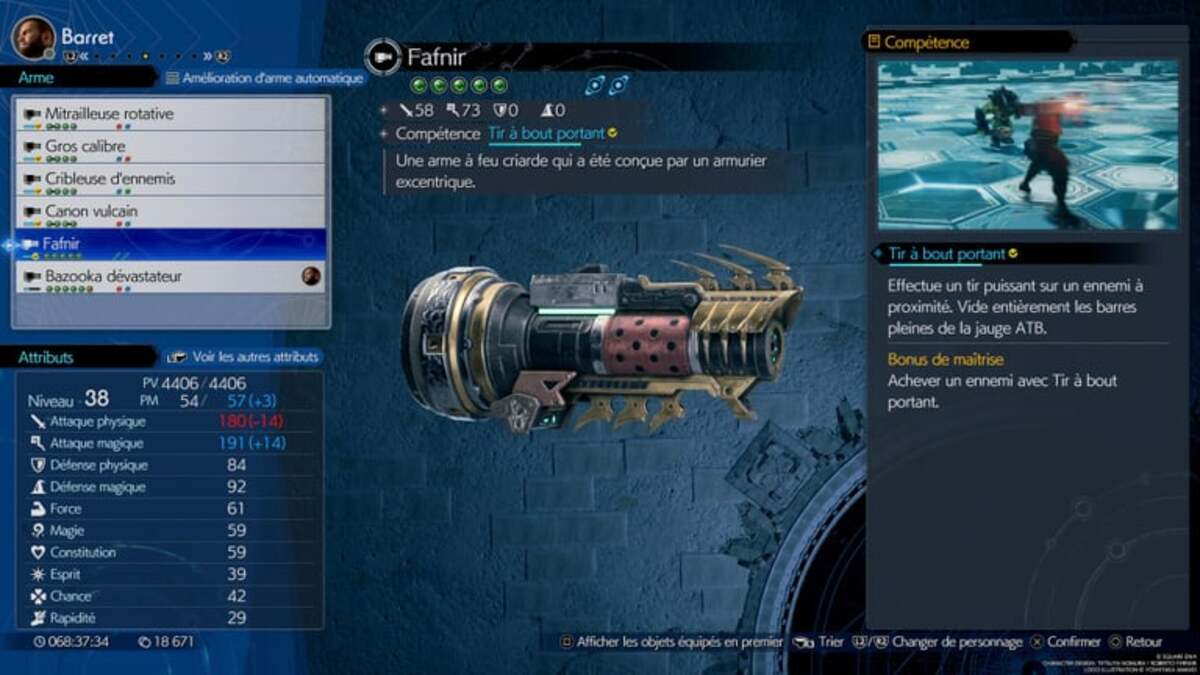
Task: Click Barret's character portrait
Action: pos(33,37)
